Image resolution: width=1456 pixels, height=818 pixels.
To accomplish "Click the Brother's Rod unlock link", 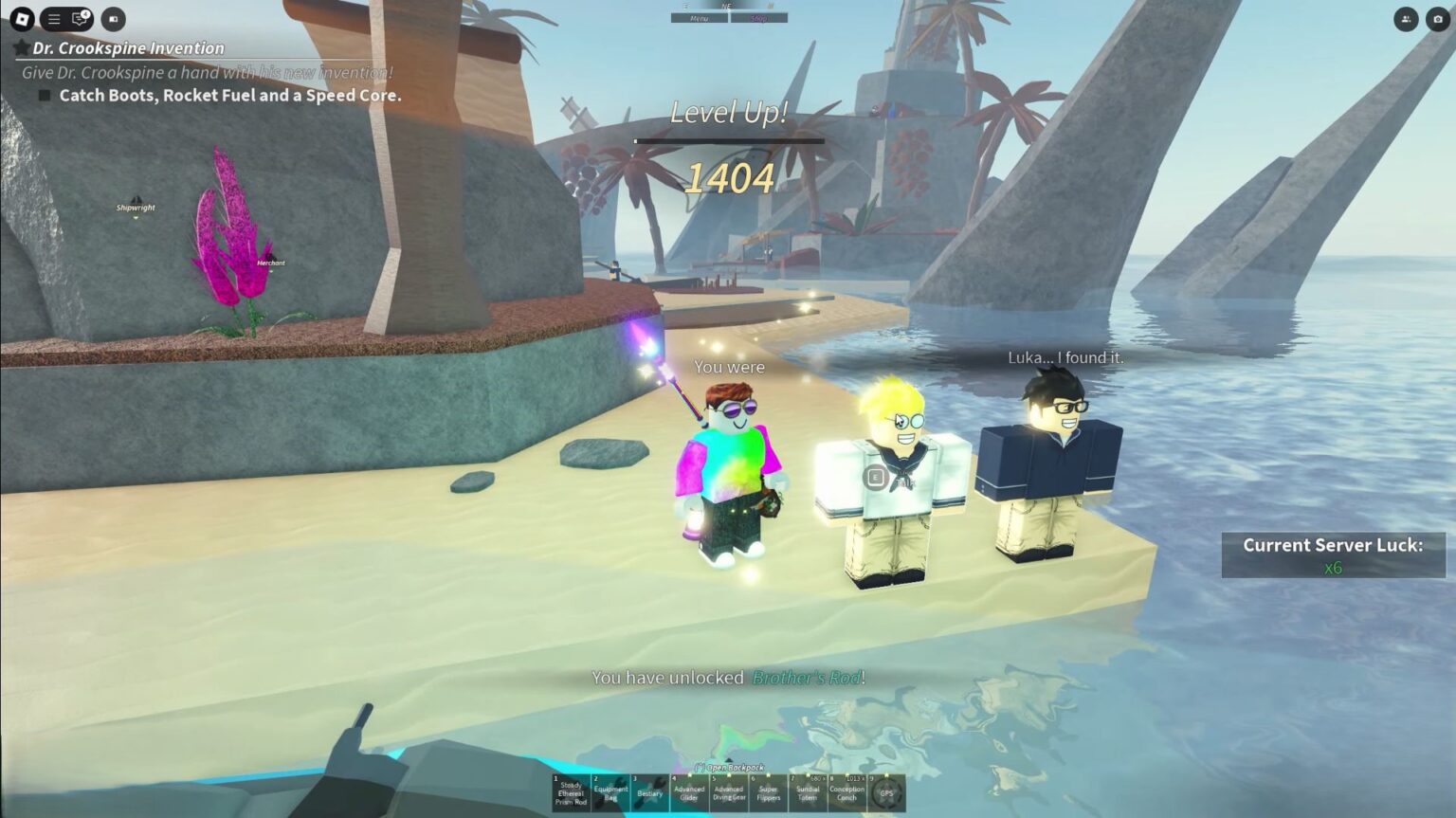I will pyautogui.click(x=805, y=678).
